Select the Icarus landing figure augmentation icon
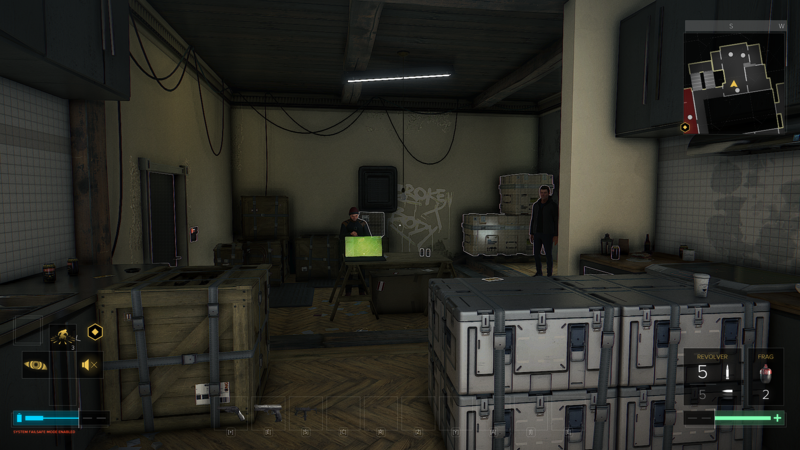This screenshot has height=450, width=800. 62,336
